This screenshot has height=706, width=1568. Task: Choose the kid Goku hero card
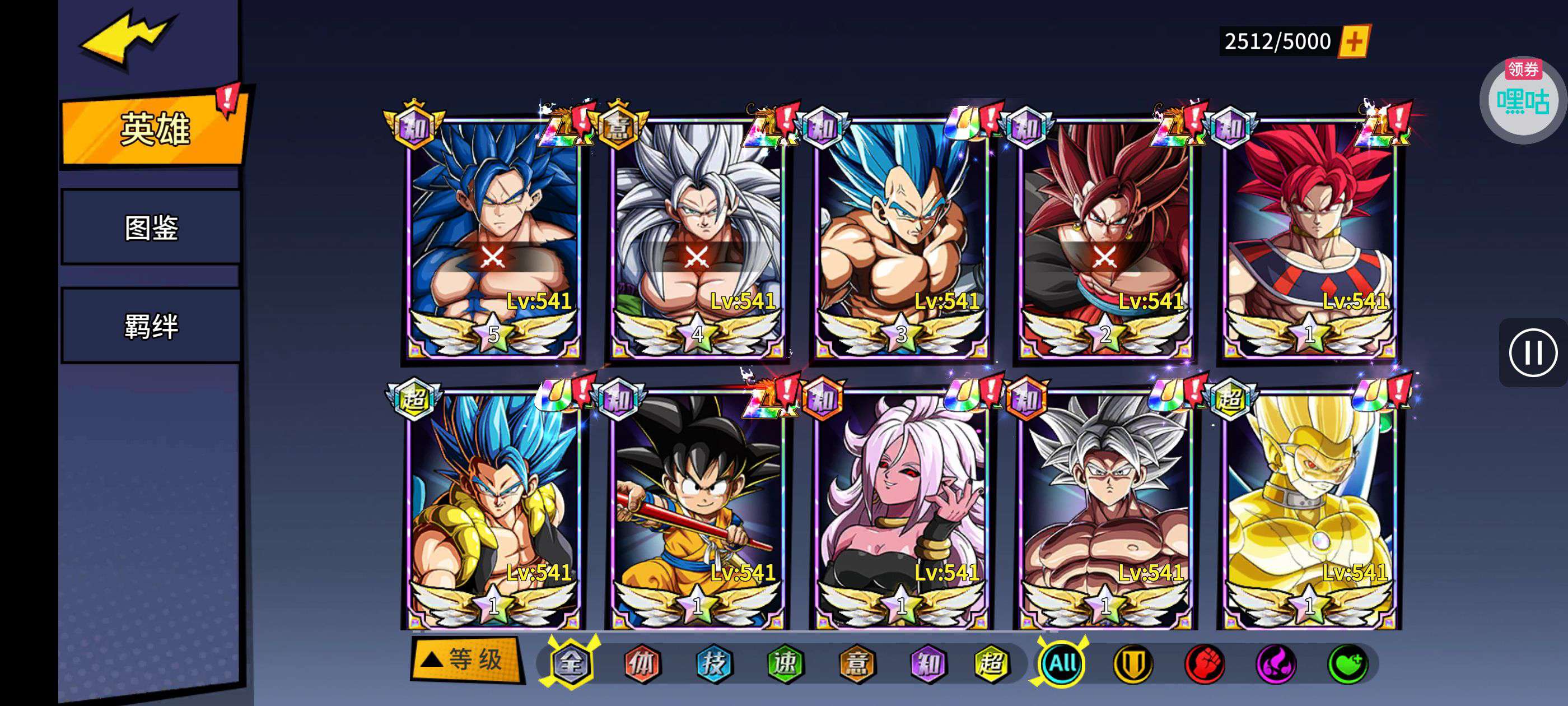click(698, 509)
